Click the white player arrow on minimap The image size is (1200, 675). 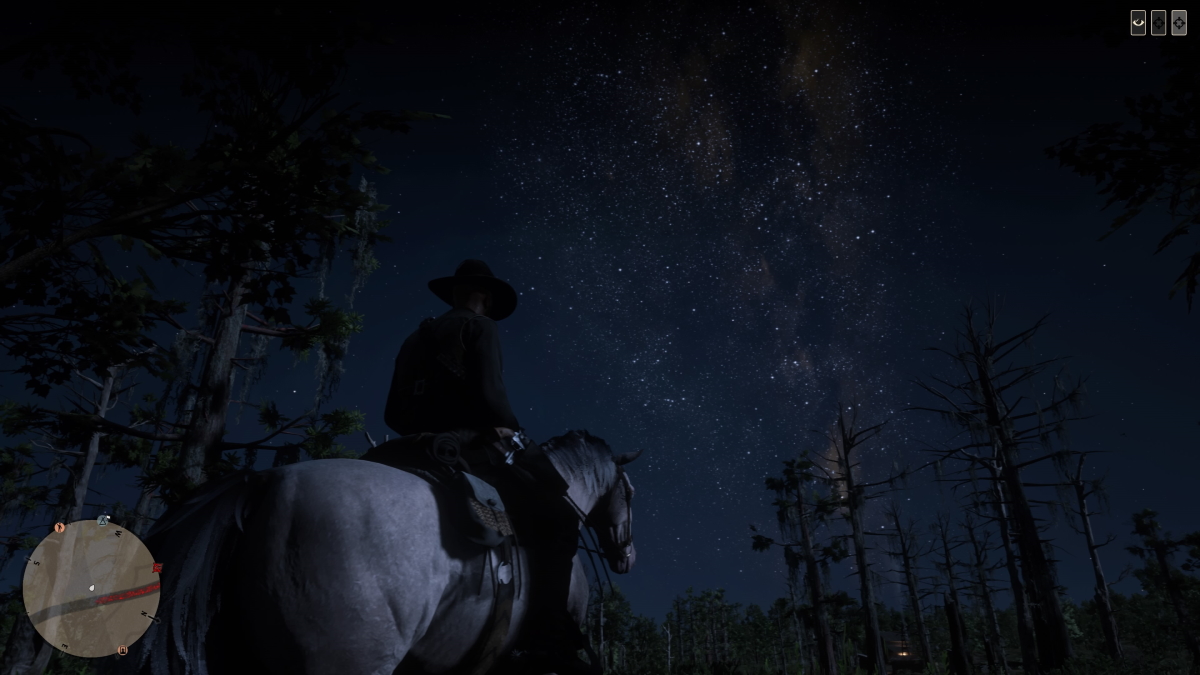(92, 588)
